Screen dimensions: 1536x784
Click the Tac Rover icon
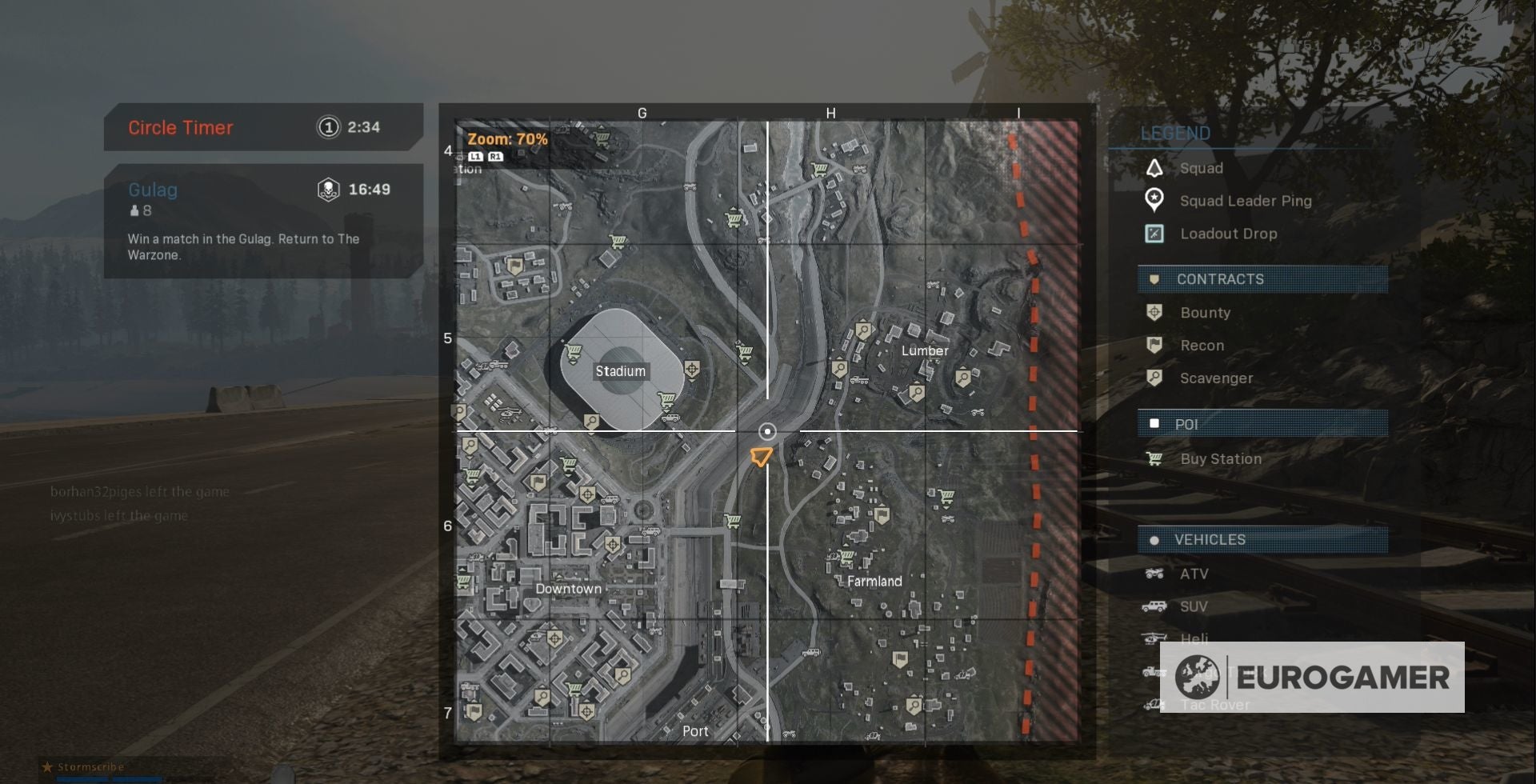[1152, 704]
